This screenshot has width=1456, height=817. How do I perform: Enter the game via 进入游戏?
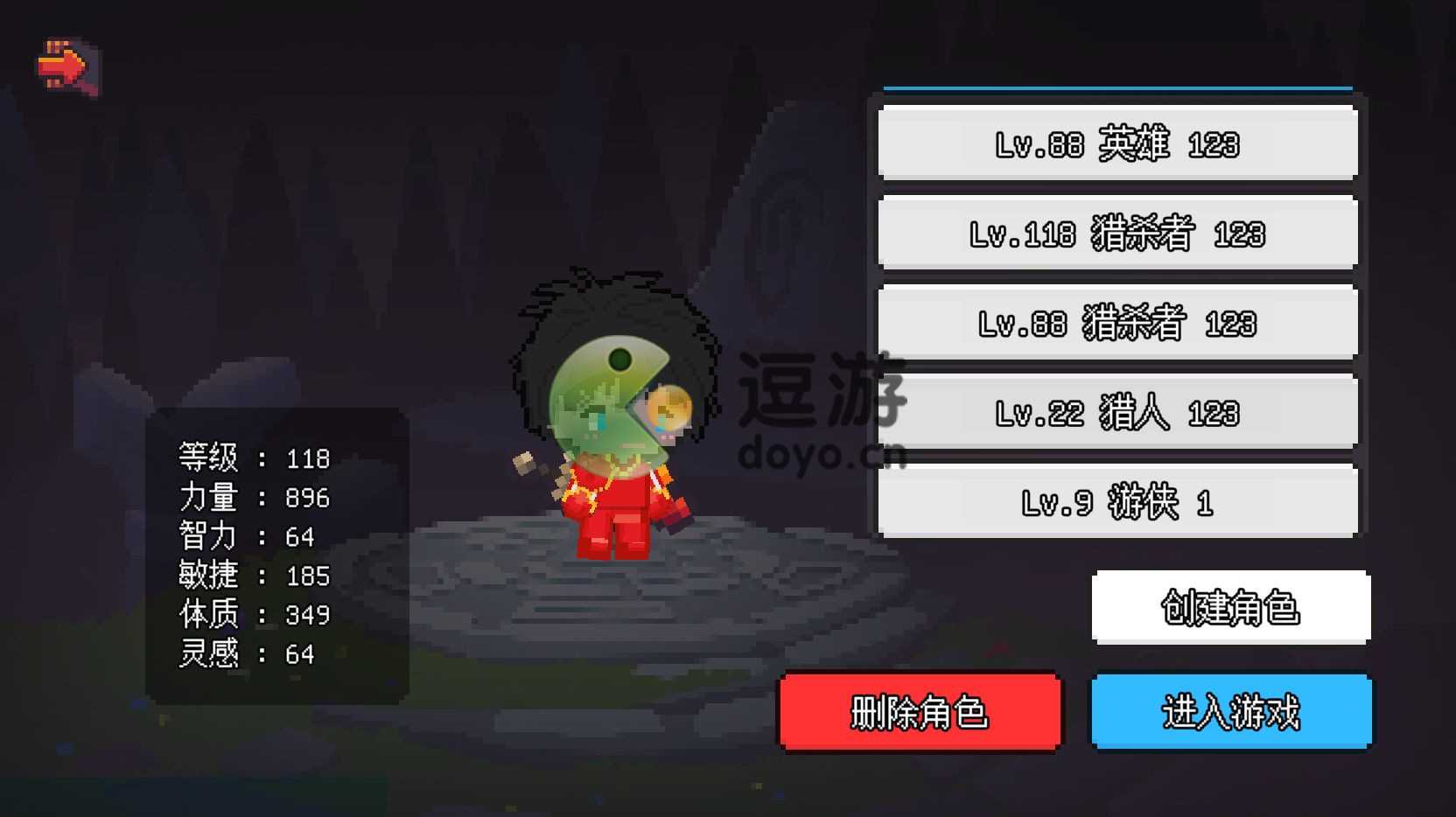(1230, 712)
